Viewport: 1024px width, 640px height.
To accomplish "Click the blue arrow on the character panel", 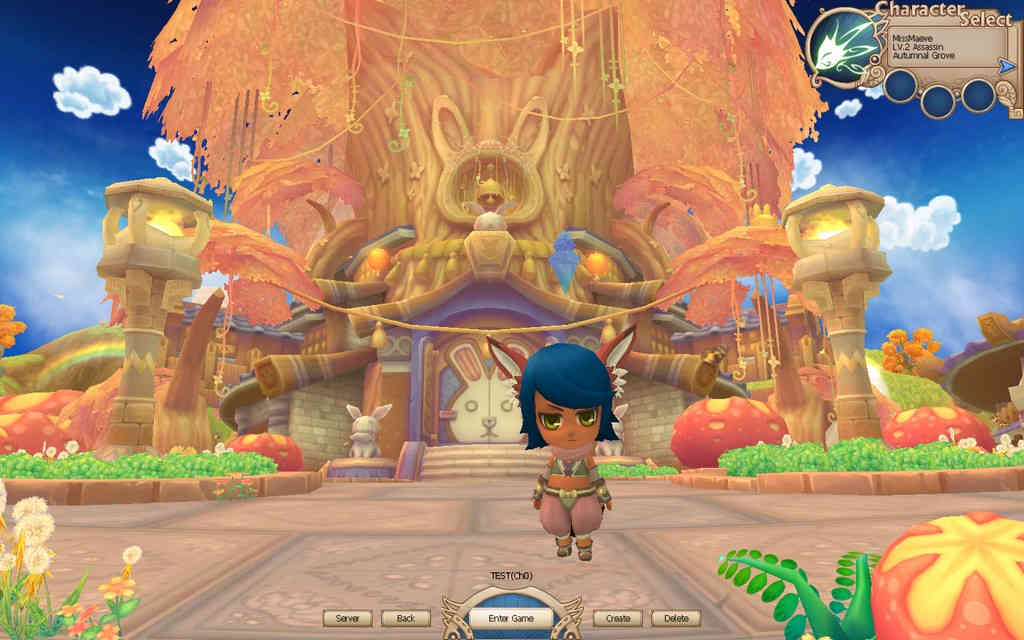I will 1006,66.
